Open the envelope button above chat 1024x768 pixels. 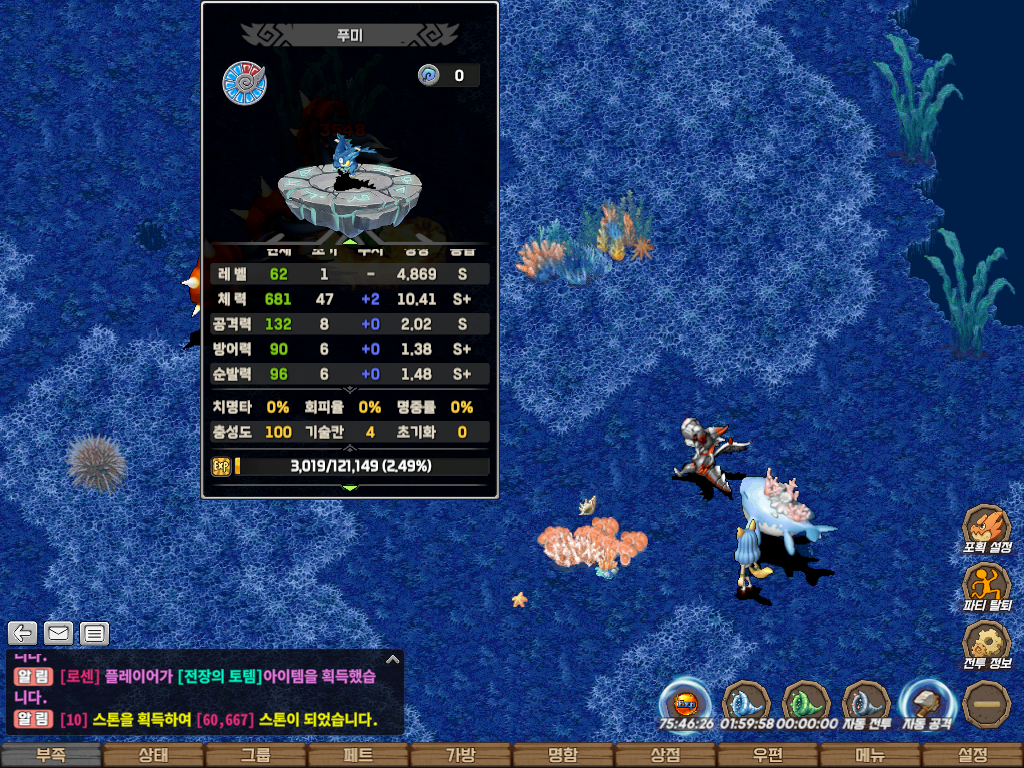click(x=58, y=632)
